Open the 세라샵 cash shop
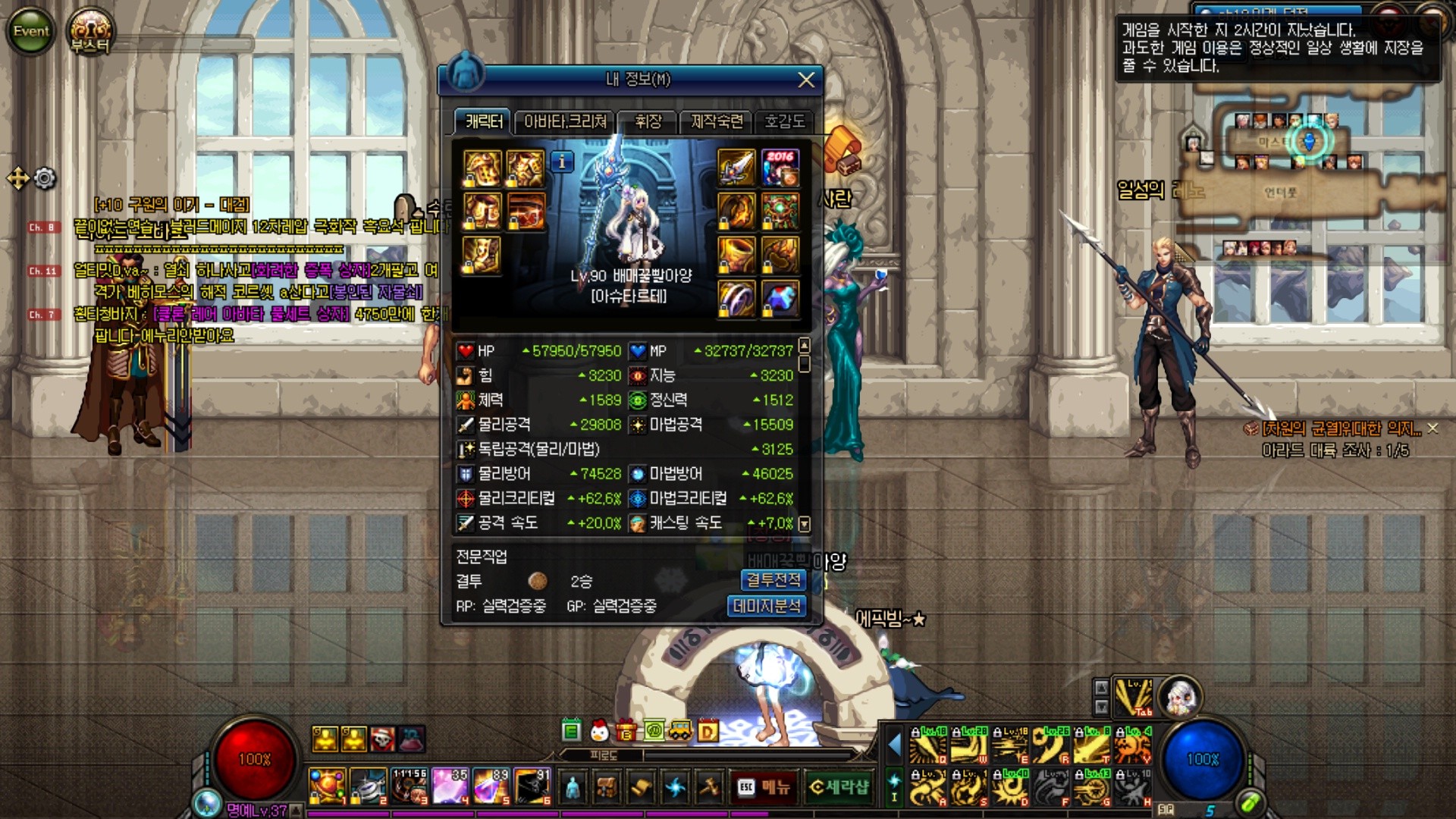The image size is (1456, 819). coord(839,788)
